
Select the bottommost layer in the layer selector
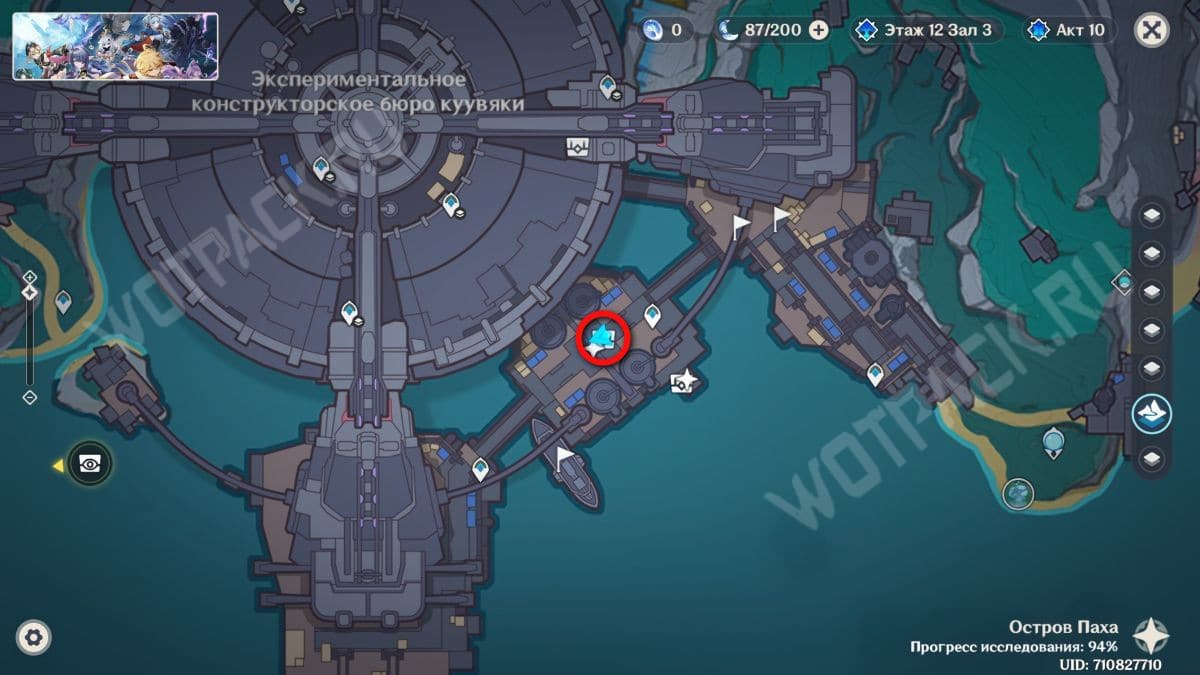tap(1152, 458)
